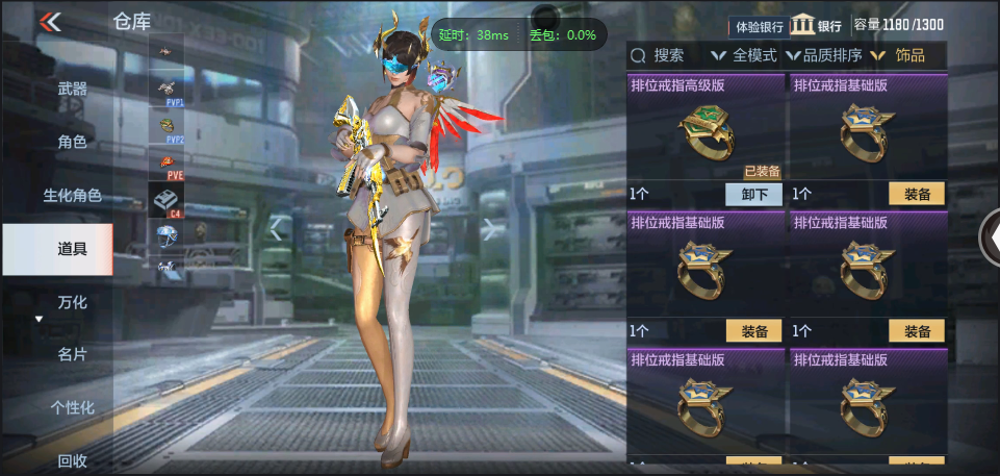
Task: Rotate character with the left arrow
Action: click(x=276, y=229)
